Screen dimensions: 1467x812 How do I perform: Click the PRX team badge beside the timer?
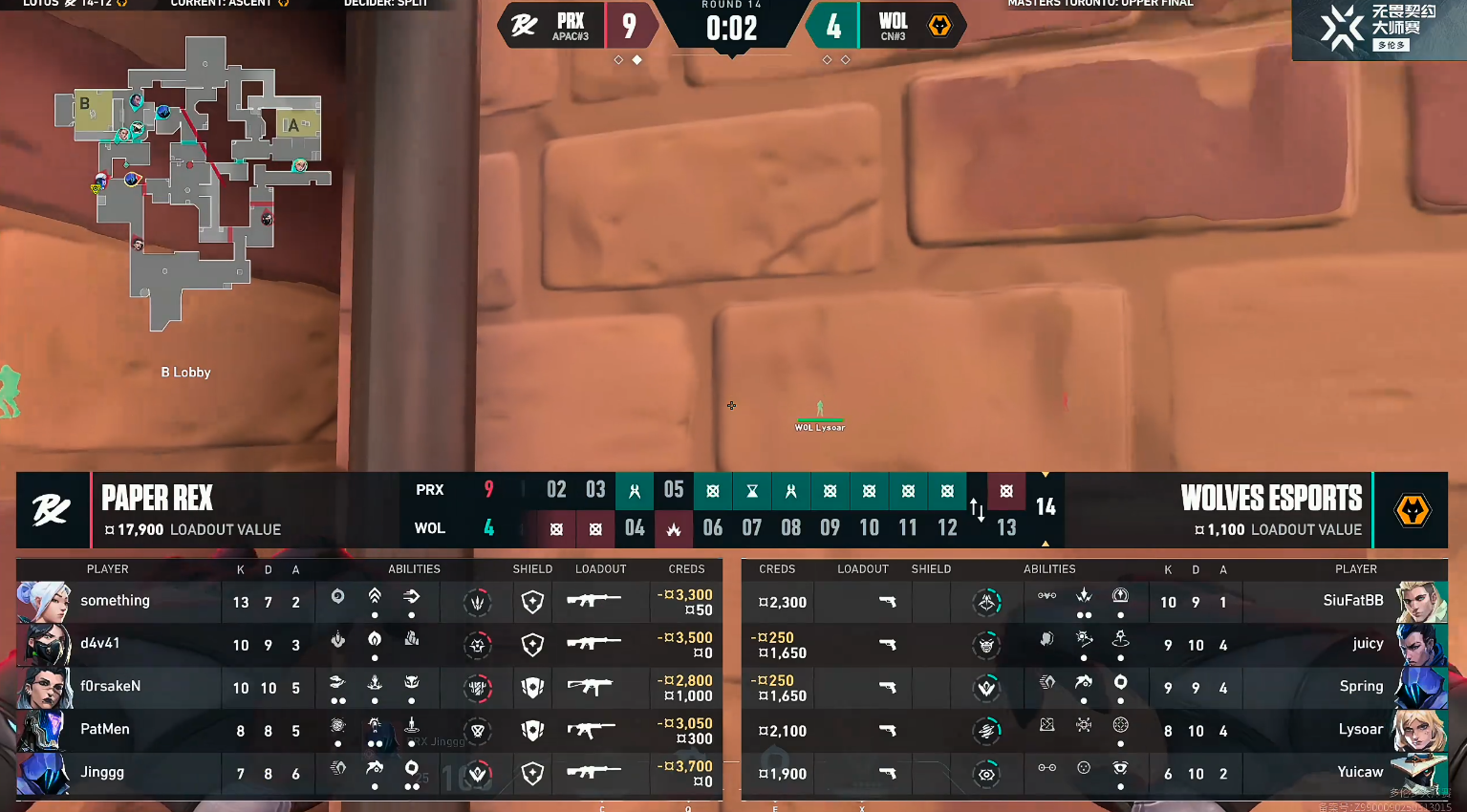point(524,26)
